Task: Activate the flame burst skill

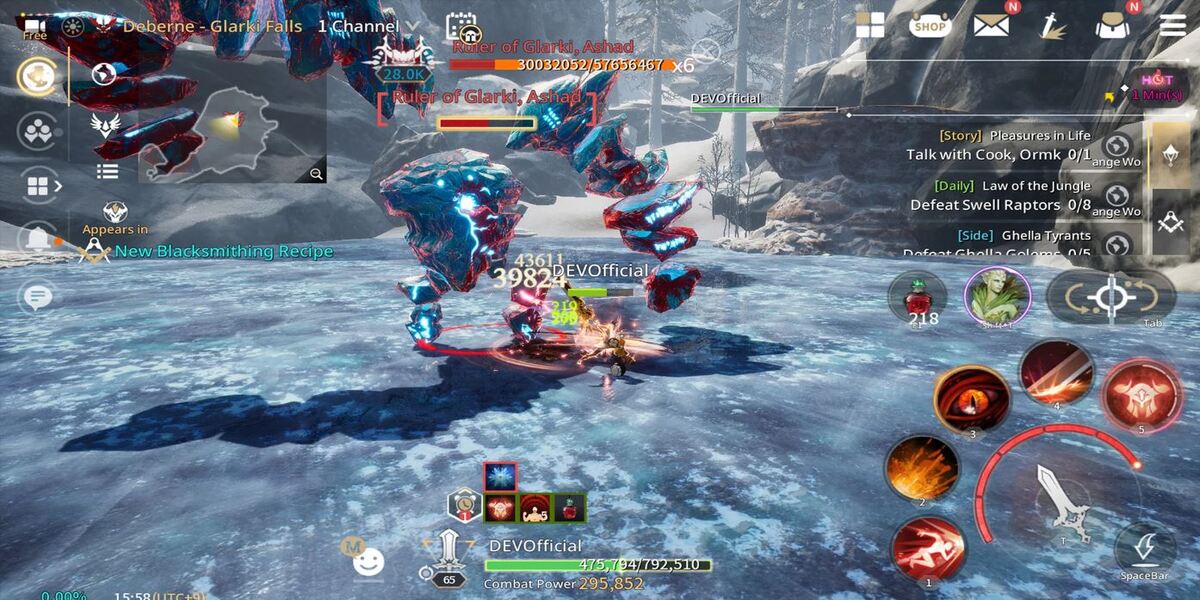Action: coord(921,468)
